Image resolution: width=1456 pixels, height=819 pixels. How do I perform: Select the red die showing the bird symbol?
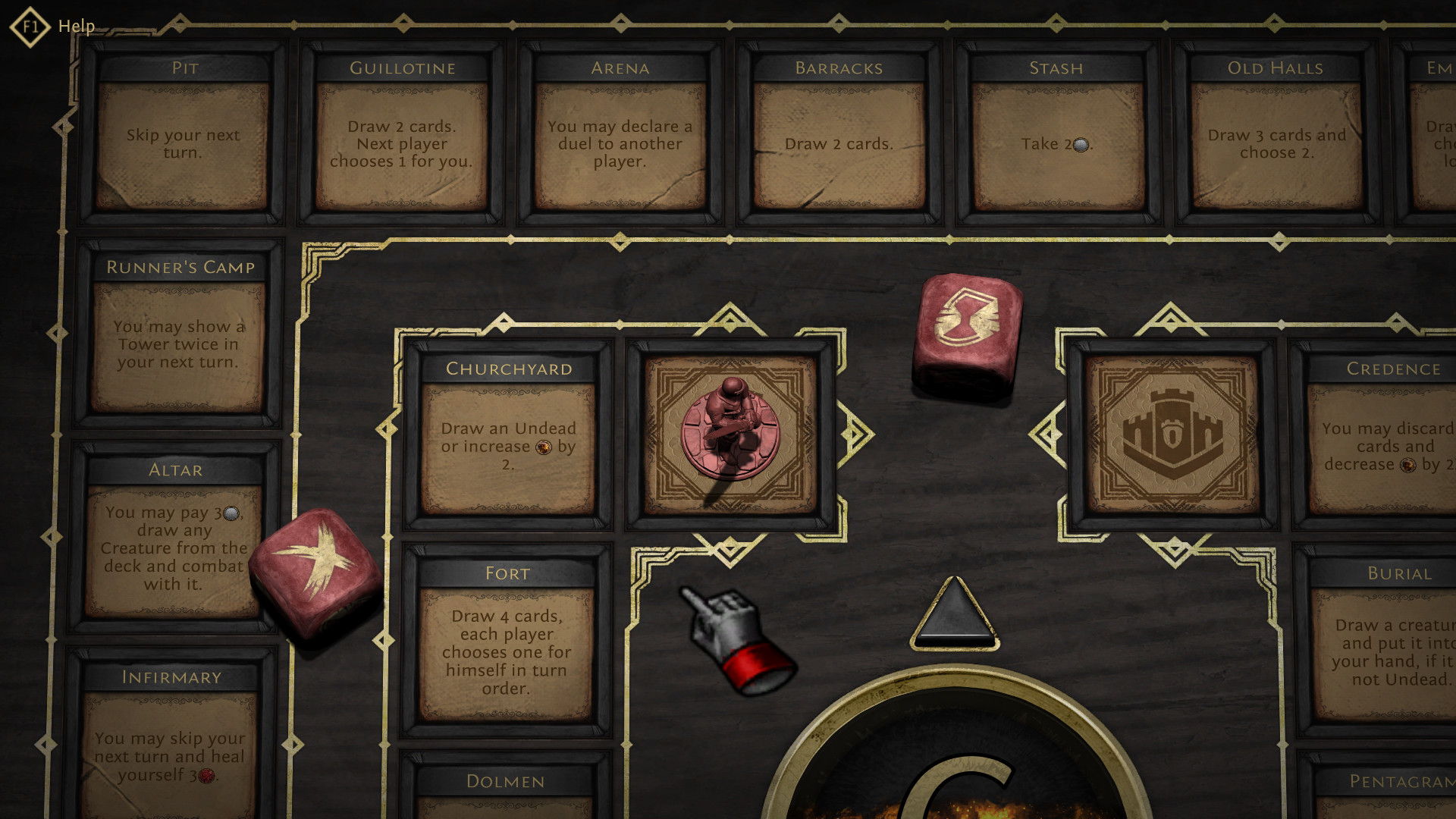click(318, 565)
